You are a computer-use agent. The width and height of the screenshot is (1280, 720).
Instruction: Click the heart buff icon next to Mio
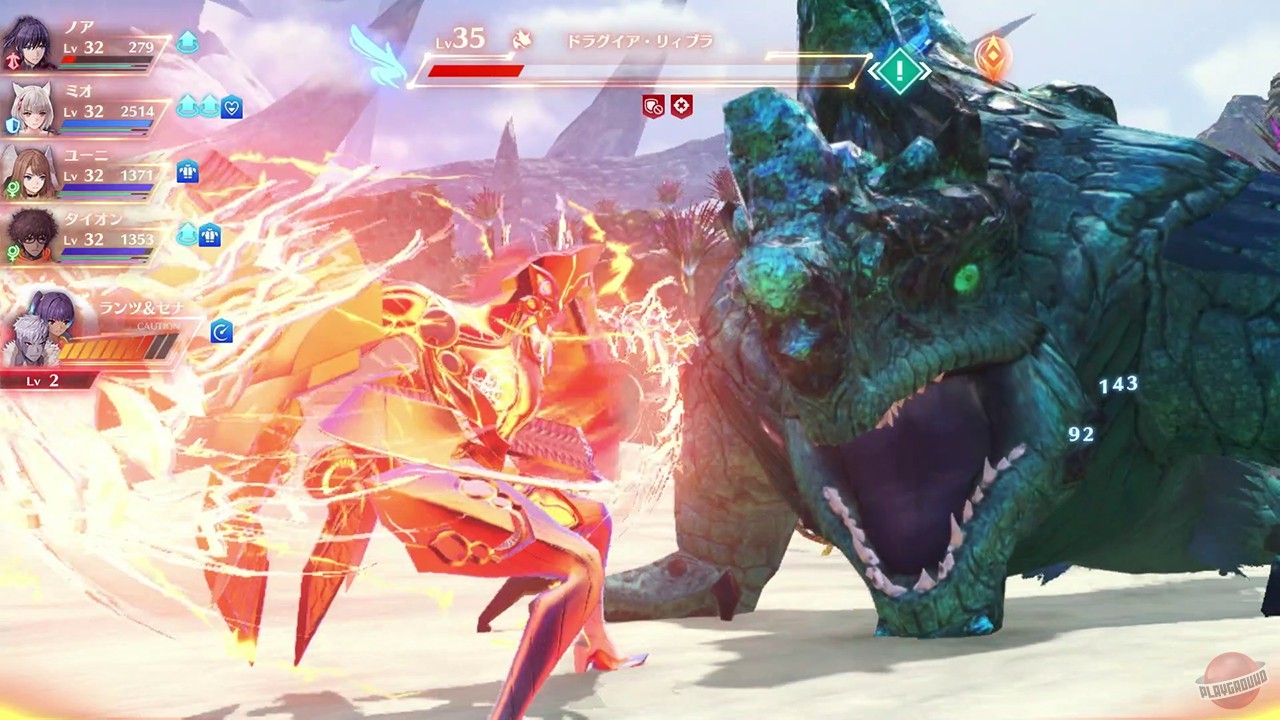coord(232,107)
